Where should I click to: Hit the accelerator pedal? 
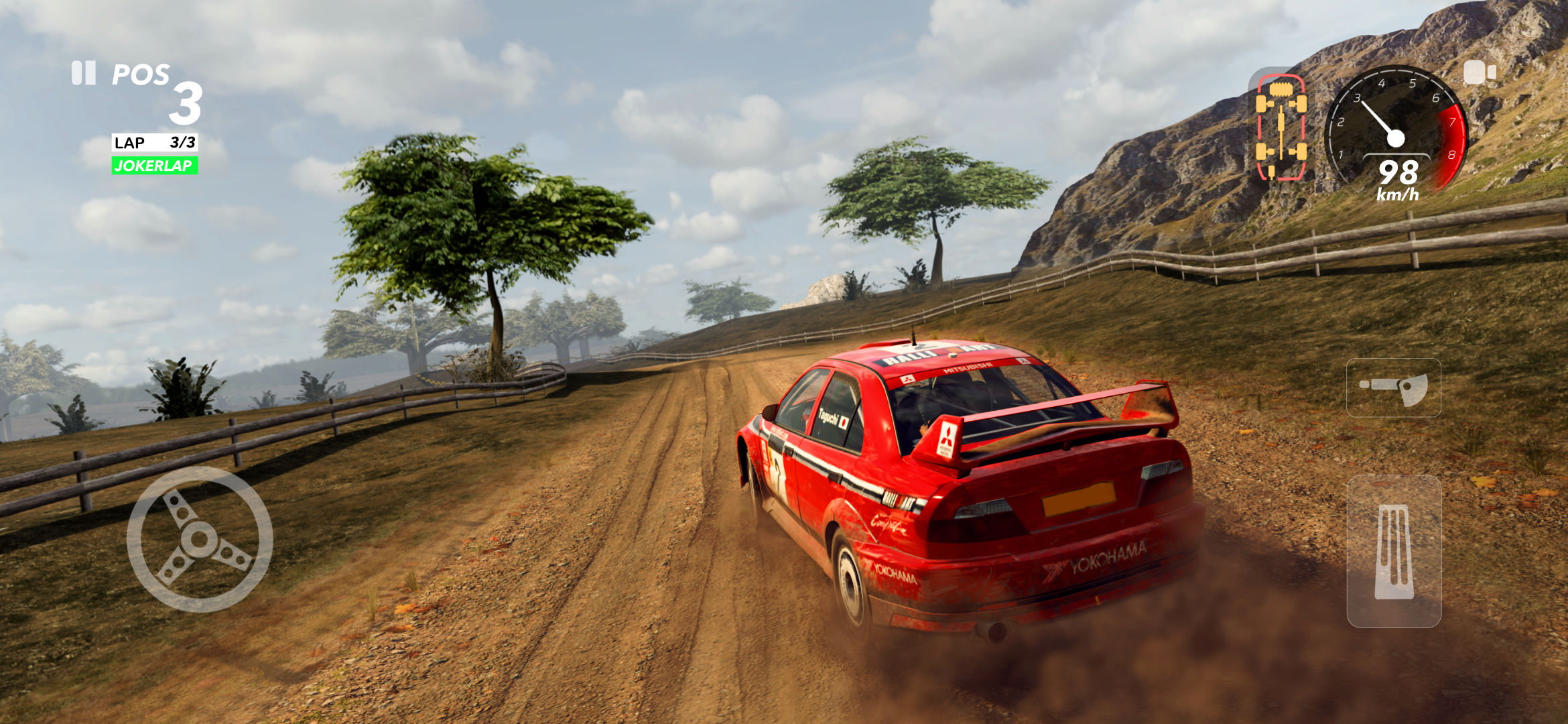coord(1394,551)
